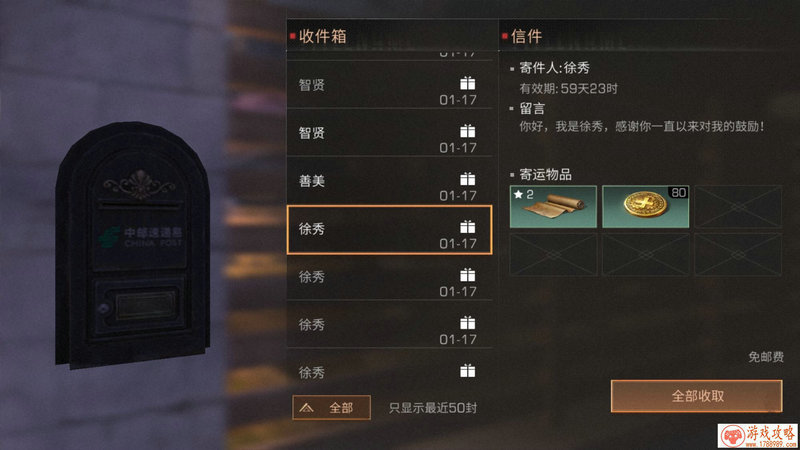Select the two-star scroll attachment
Image resolution: width=800 pixels, height=450 pixels.
tap(553, 206)
